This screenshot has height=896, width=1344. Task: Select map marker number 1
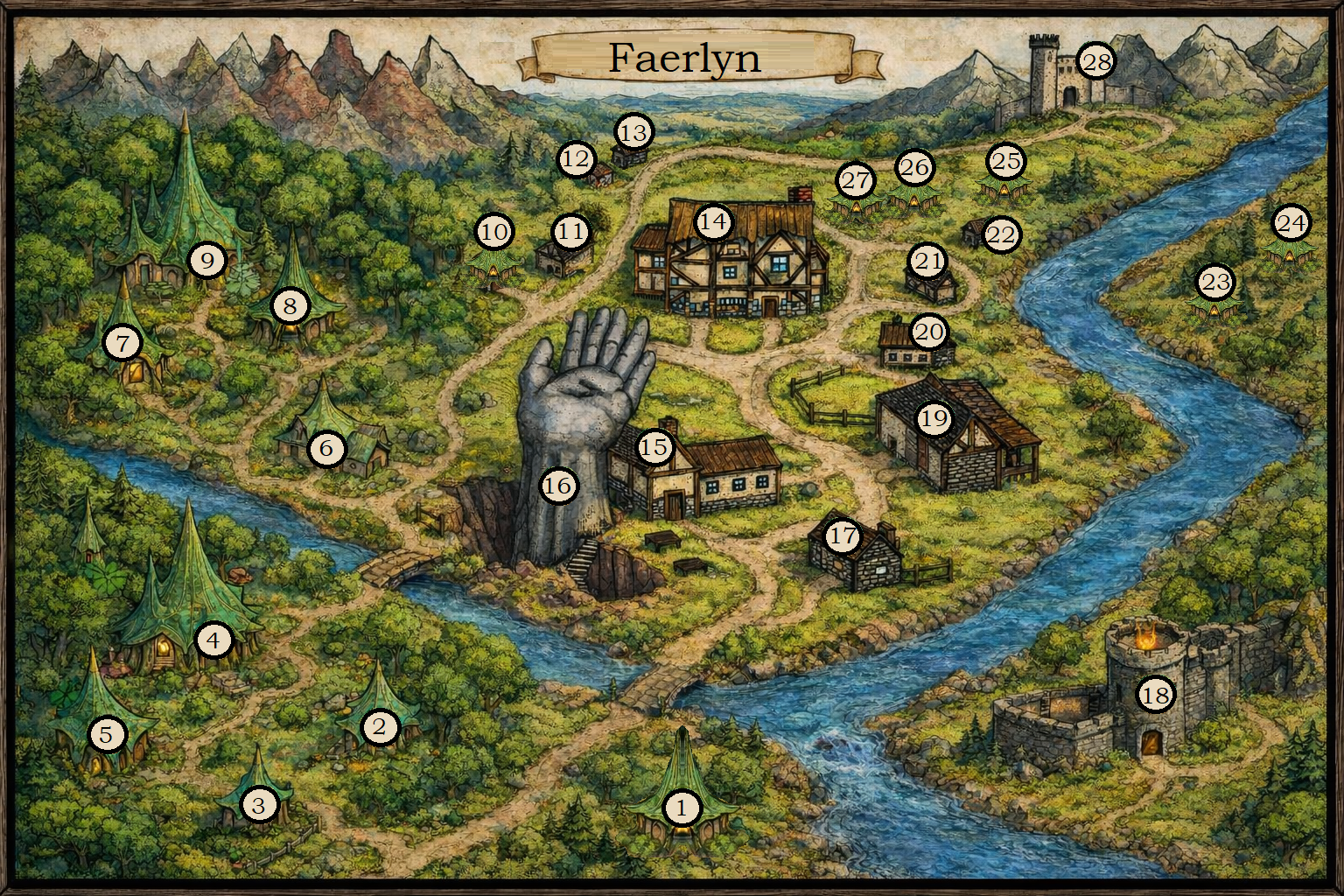coord(682,808)
